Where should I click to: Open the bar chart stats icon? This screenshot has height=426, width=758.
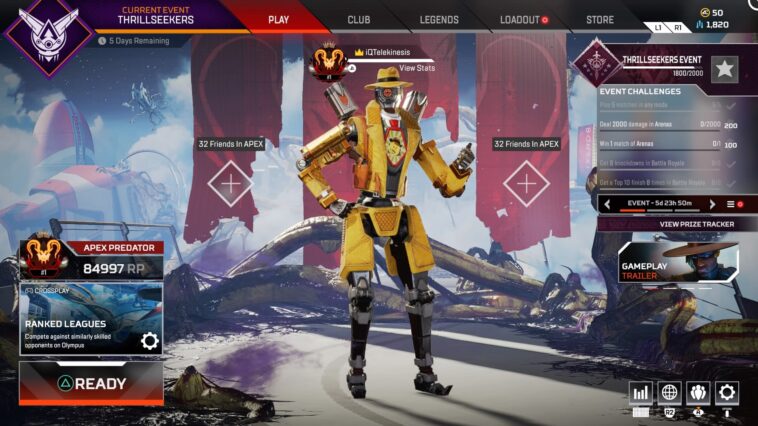tap(641, 393)
